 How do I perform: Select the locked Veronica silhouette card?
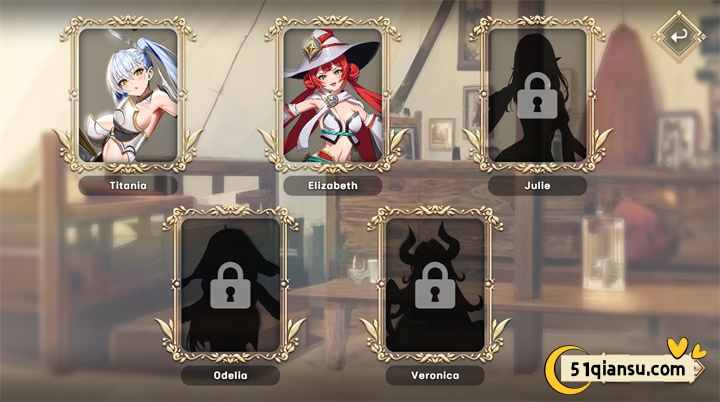click(435, 283)
